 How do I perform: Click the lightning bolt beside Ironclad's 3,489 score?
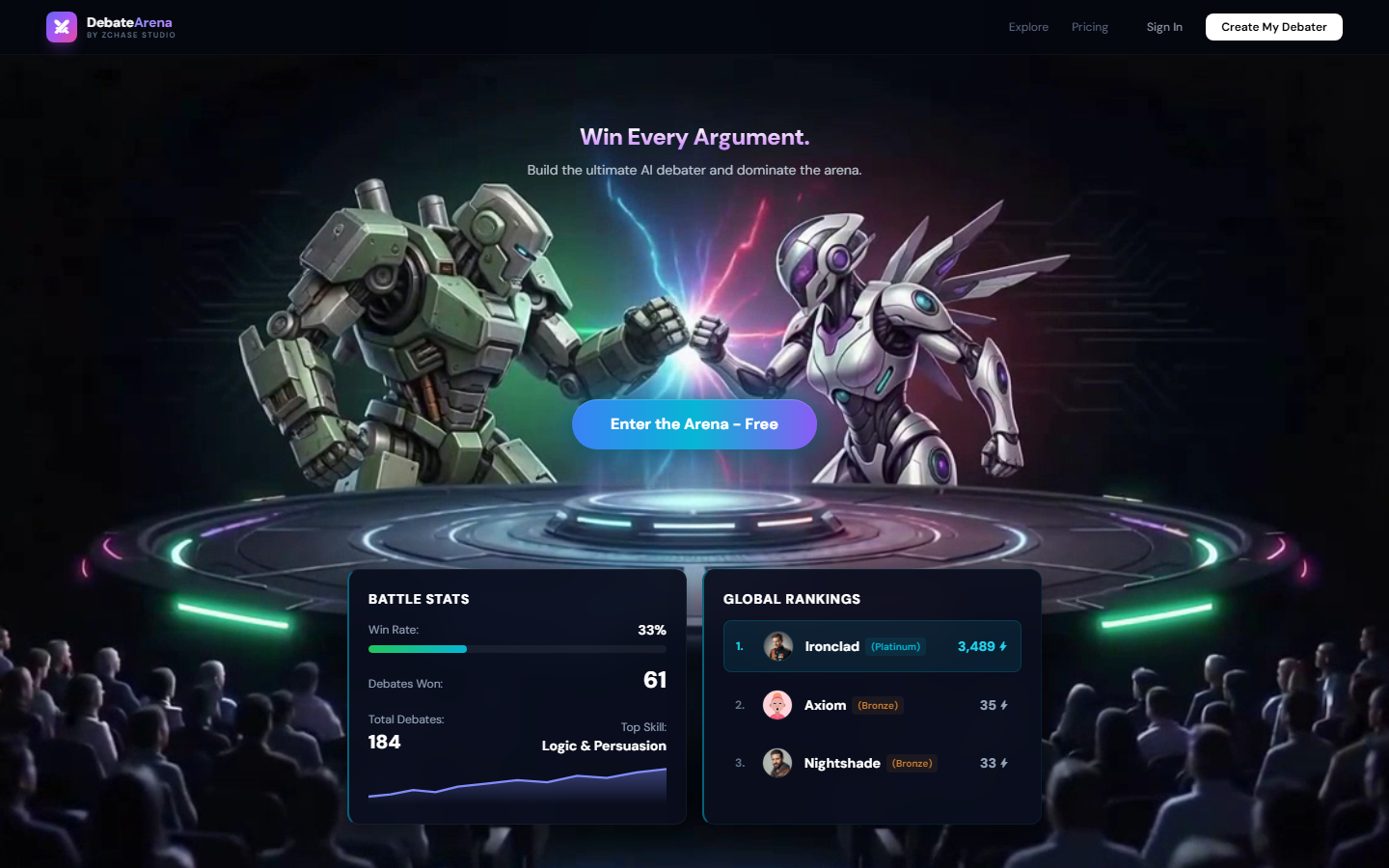point(1004,646)
